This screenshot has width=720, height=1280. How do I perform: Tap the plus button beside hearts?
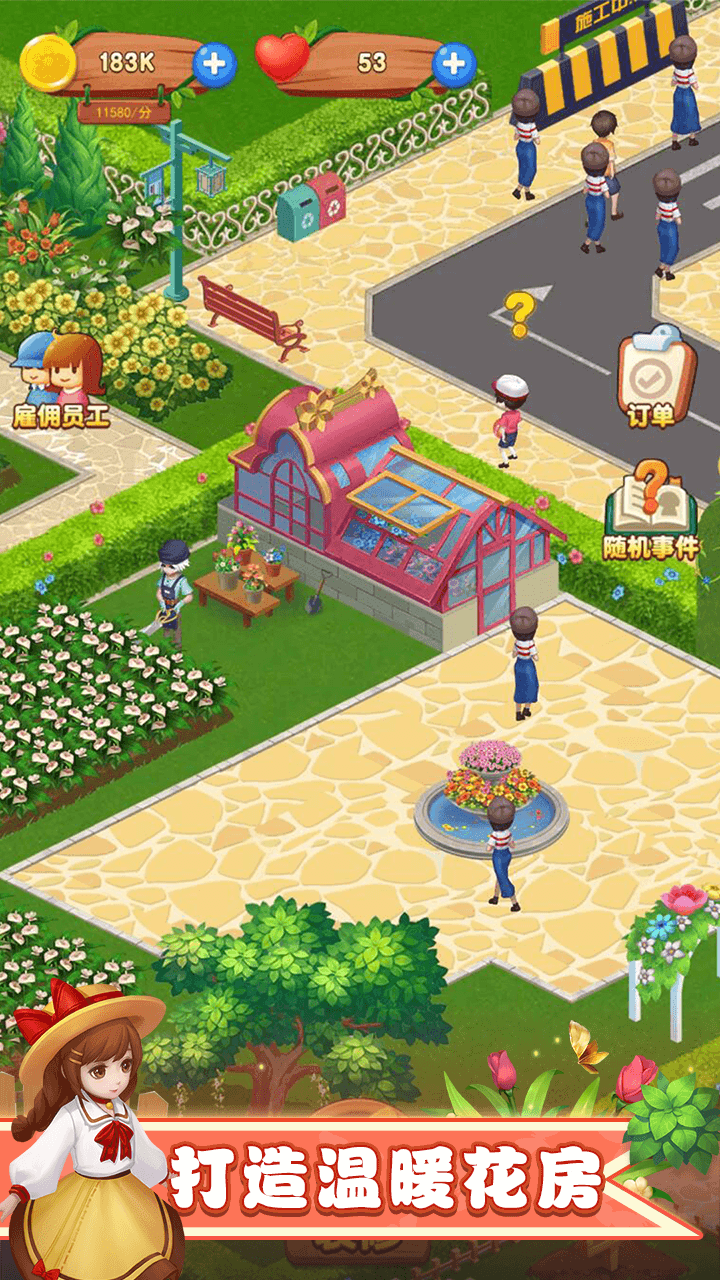[454, 64]
